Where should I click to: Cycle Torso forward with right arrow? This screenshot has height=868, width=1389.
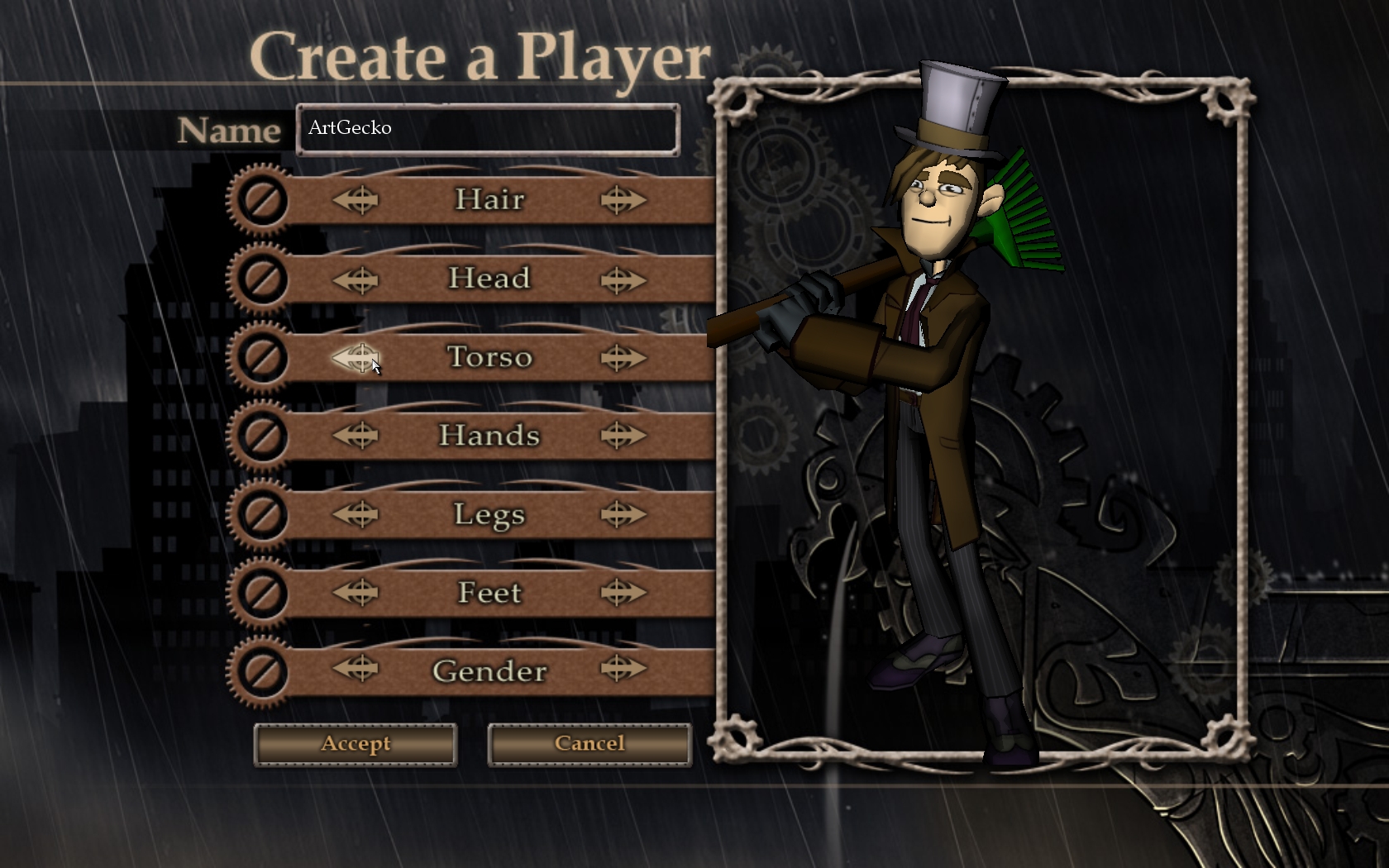623,358
